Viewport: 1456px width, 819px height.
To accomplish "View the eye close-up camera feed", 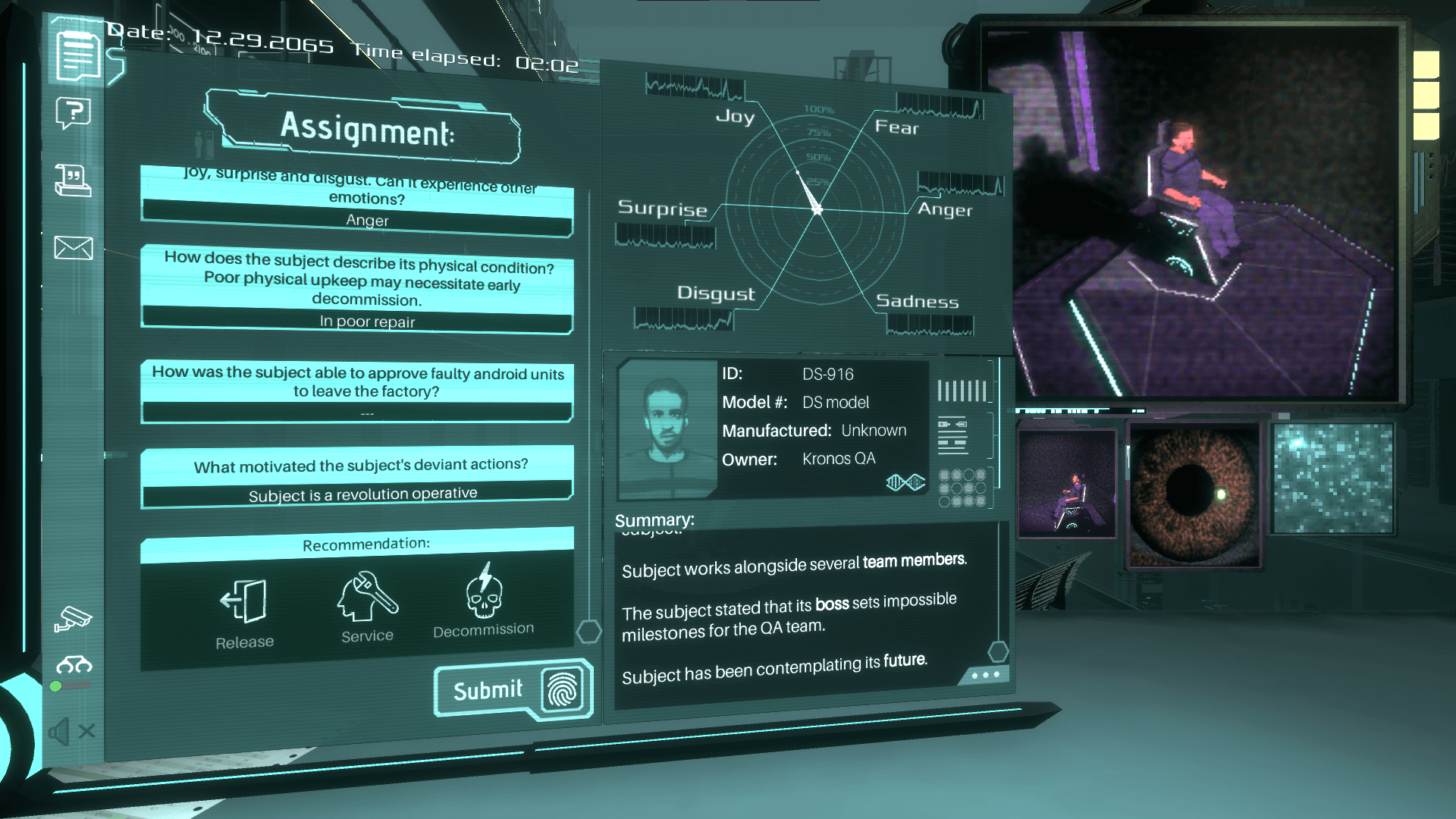I will click(x=1194, y=494).
